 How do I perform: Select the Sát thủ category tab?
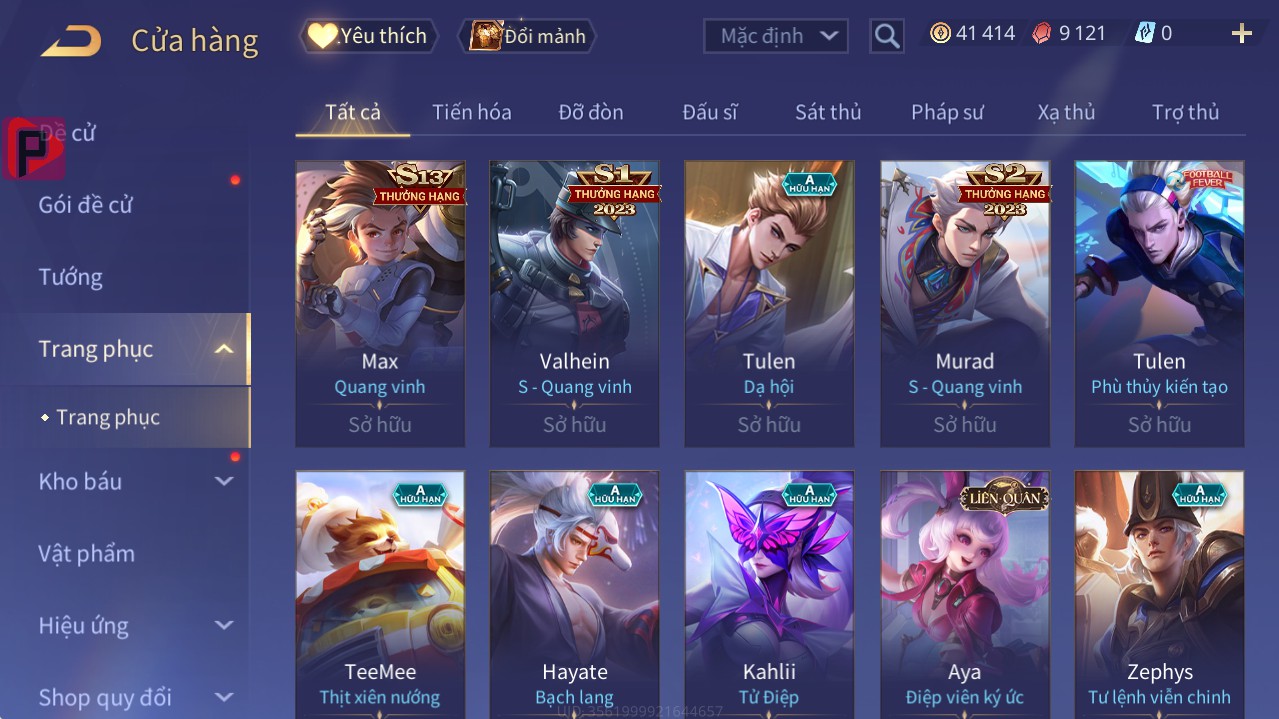[827, 112]
